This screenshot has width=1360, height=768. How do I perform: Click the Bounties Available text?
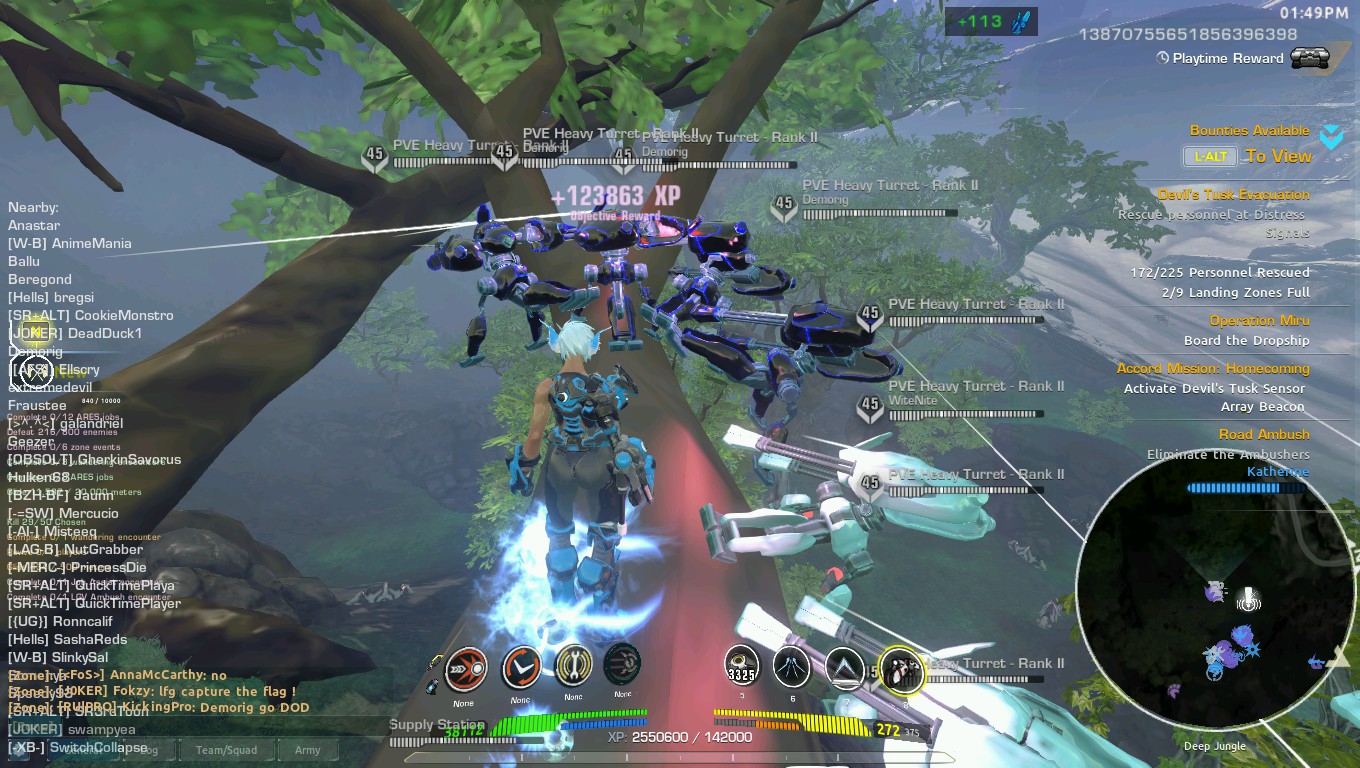pyautogui.click(x=1248, y=130)
